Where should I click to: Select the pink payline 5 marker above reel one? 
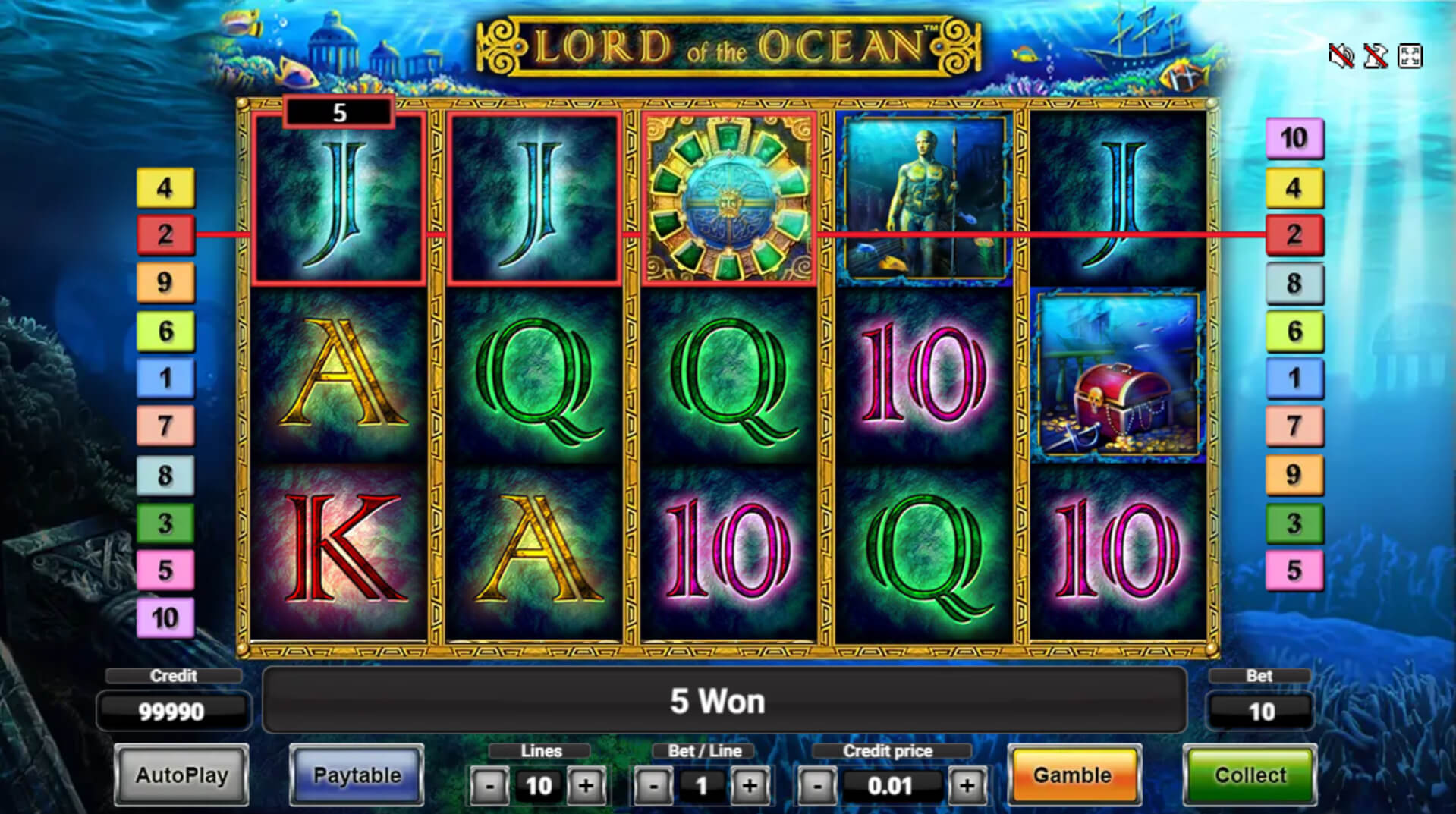[x=338, y=112]
